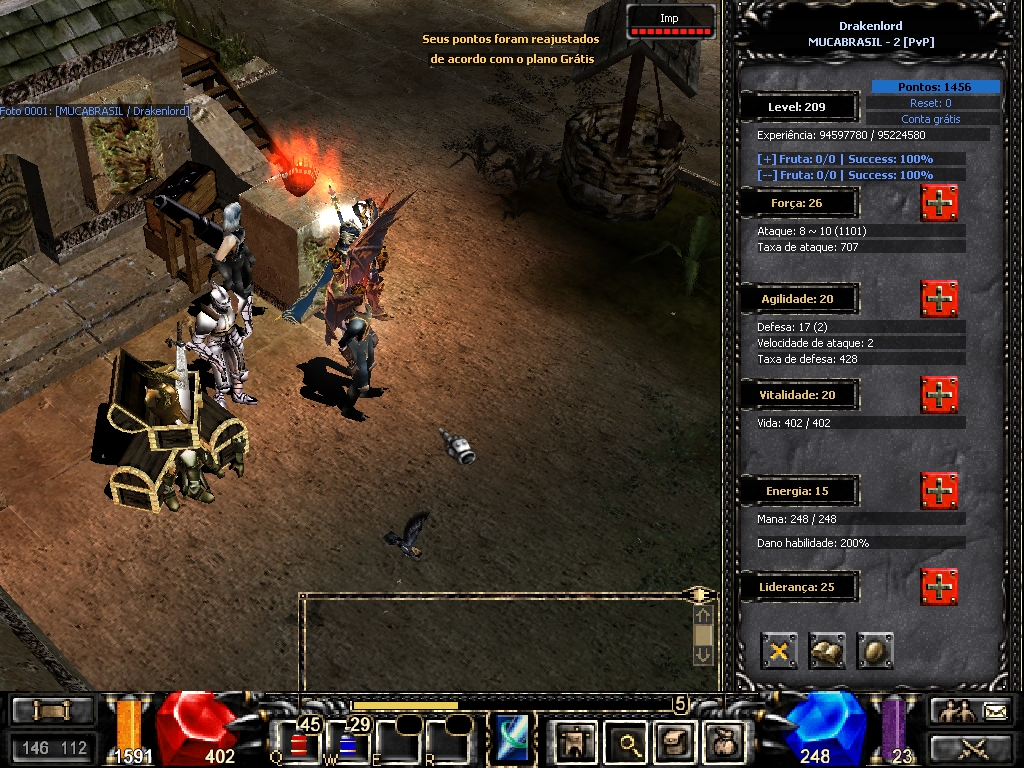Open the party and mail button

(970, 711)
